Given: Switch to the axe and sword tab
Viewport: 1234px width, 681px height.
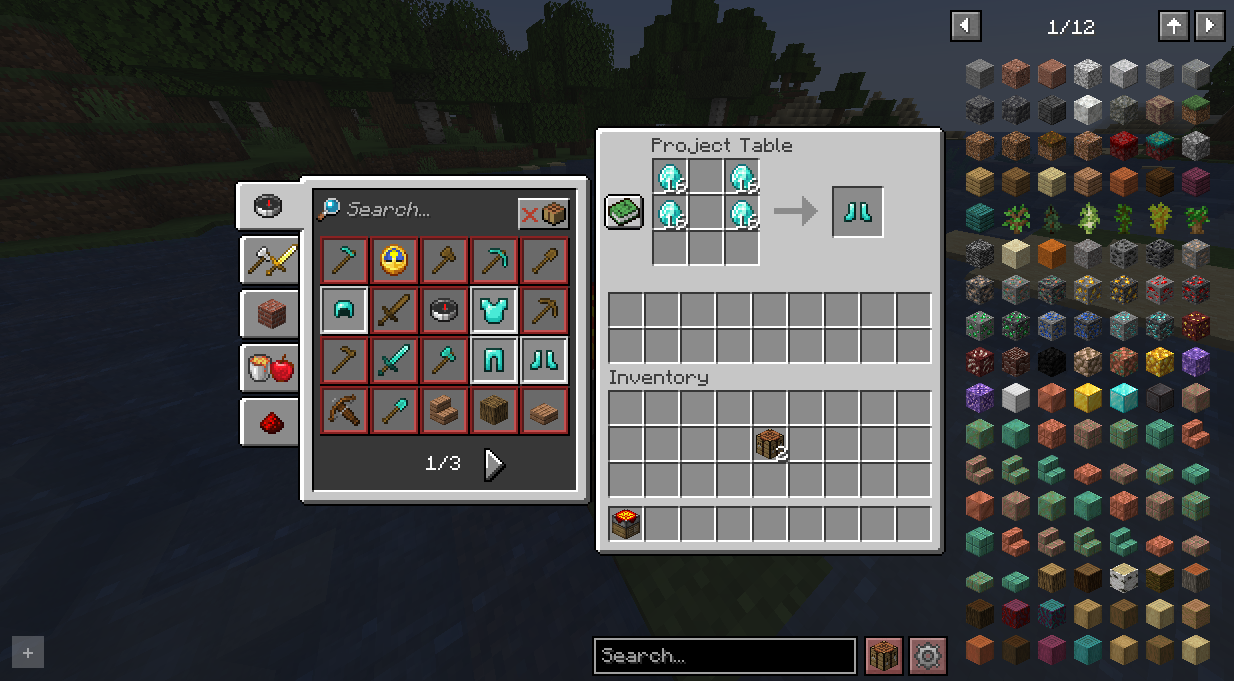Looking at the screenshot, I should pos(270,262).
